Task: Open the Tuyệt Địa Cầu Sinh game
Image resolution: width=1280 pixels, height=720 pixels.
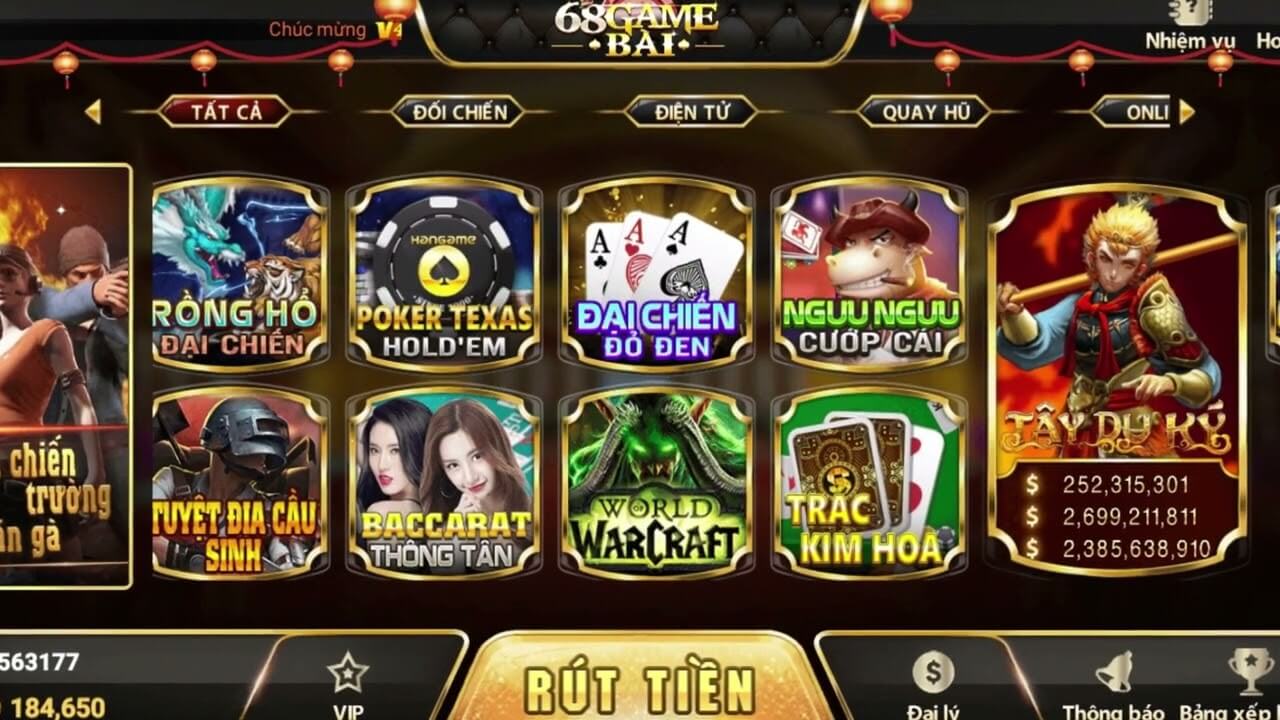Action: (x=240, y=483)
